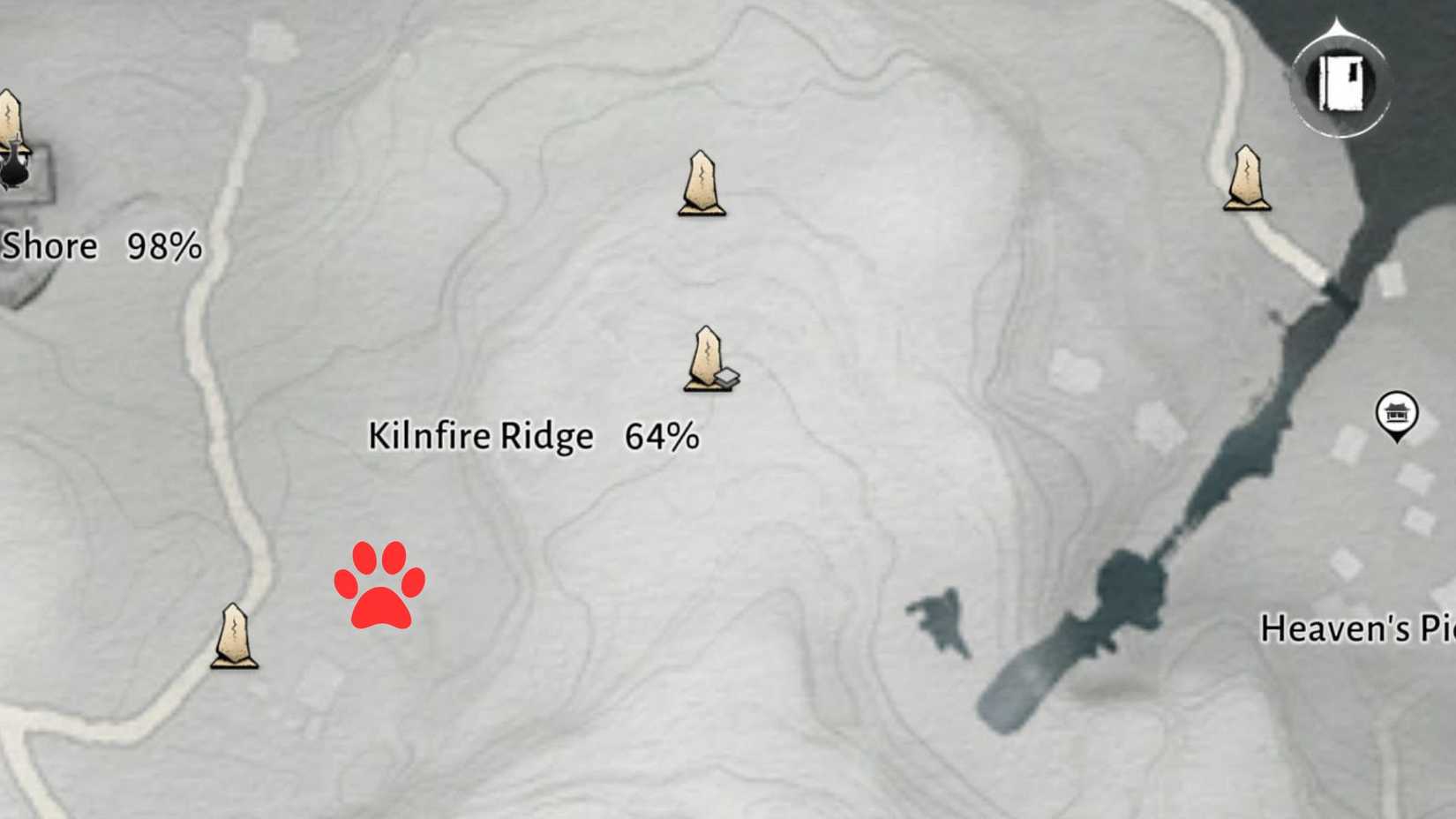1456x819 pixels.
Task: Click the standing stone beside the winding road
Action: [234, 635]
